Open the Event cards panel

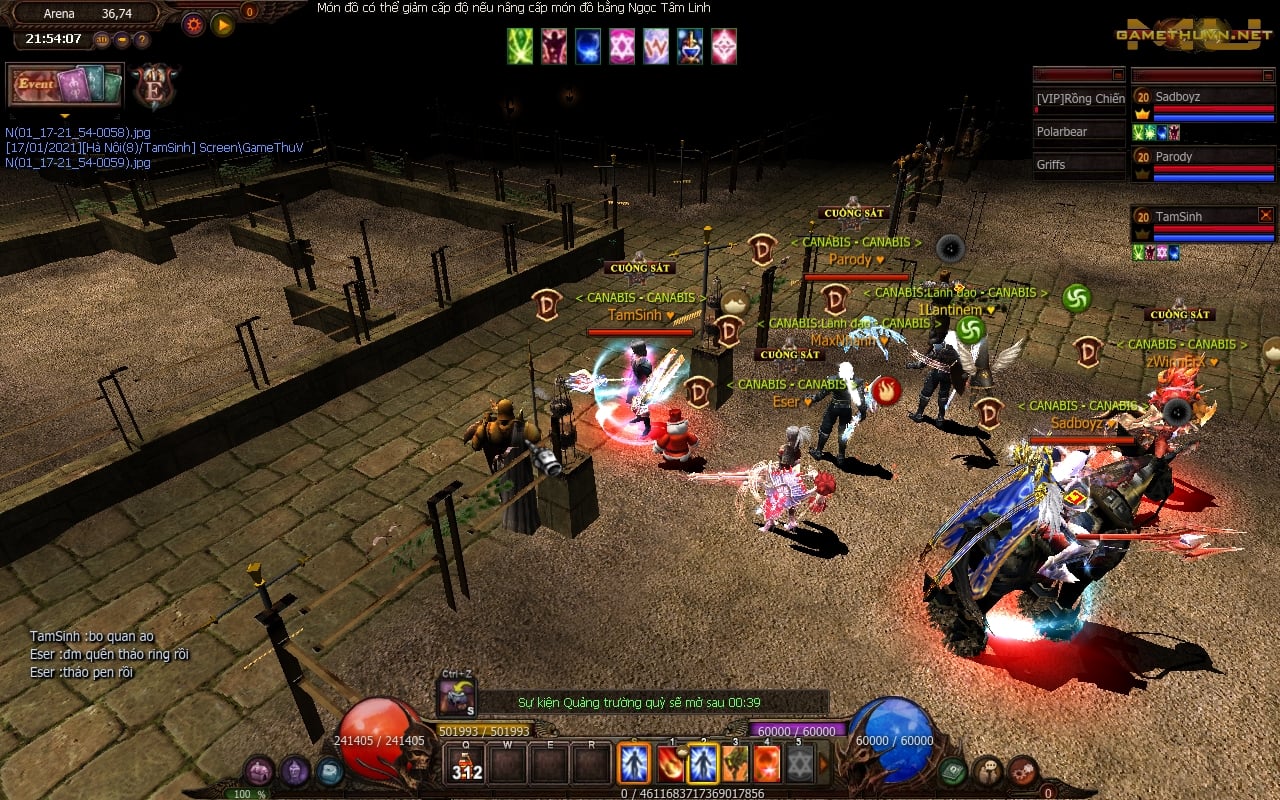click(65, 85)
